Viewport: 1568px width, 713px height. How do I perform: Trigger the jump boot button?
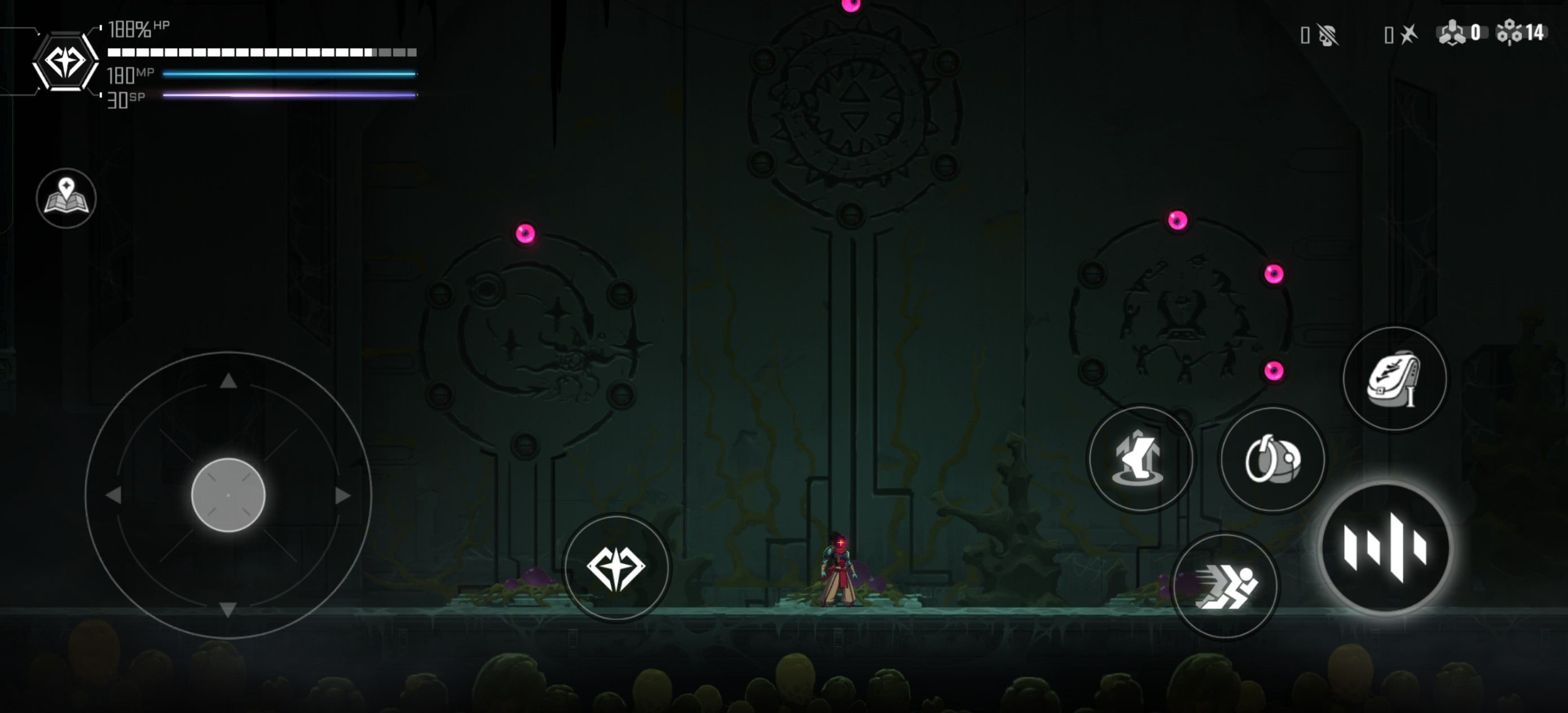tap(1140, 459)
